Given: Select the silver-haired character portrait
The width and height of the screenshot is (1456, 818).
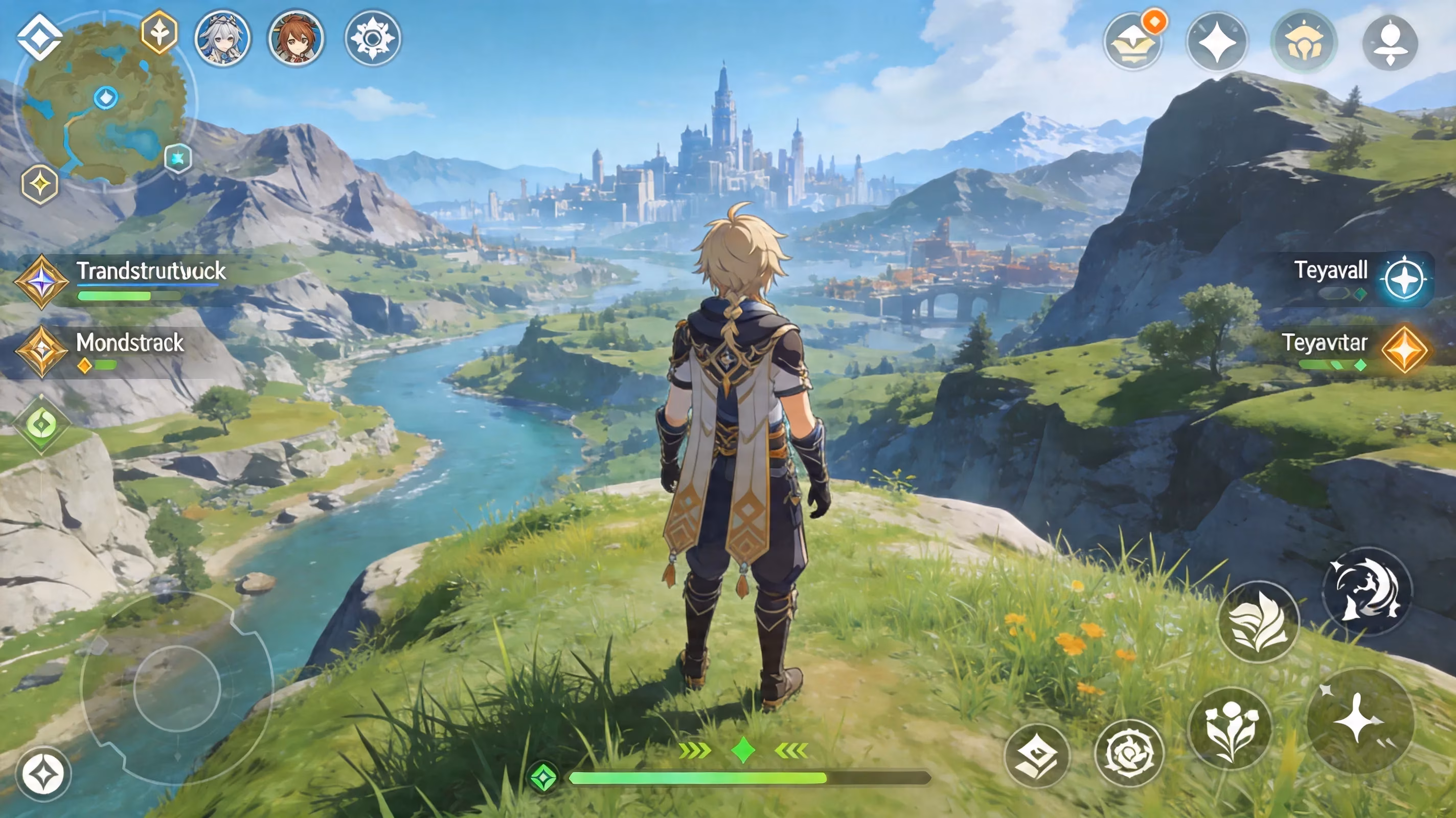Looking at the screenshot, I should tap(222, 38).
